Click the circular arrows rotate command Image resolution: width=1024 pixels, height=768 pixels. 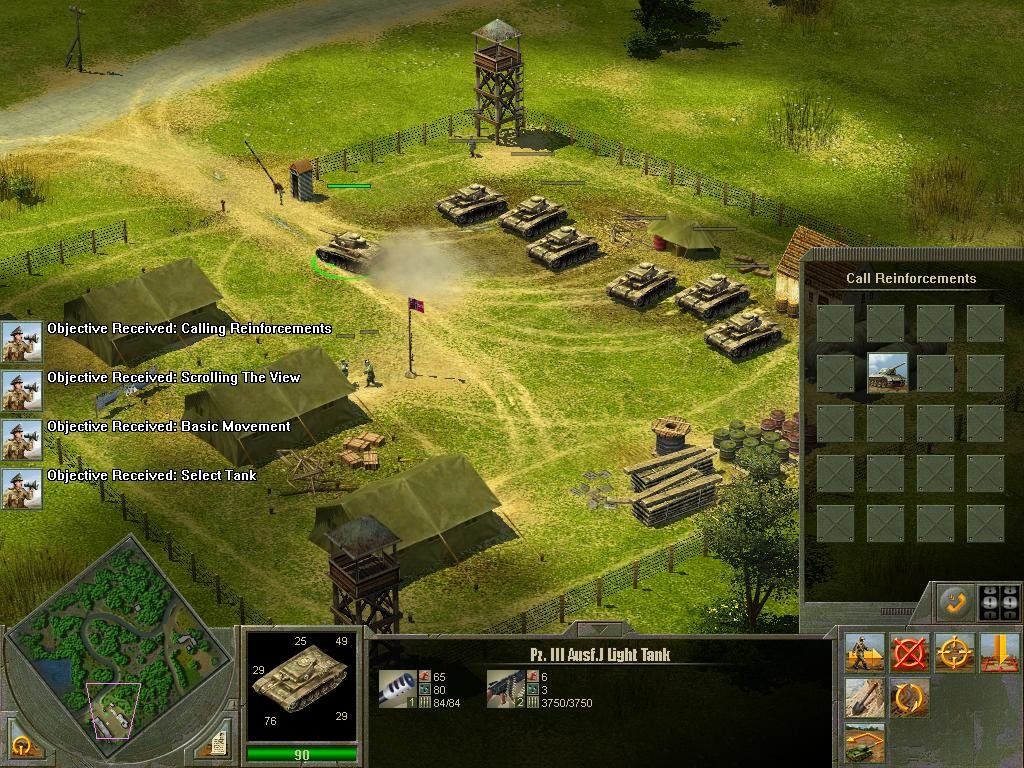[909, 698]
